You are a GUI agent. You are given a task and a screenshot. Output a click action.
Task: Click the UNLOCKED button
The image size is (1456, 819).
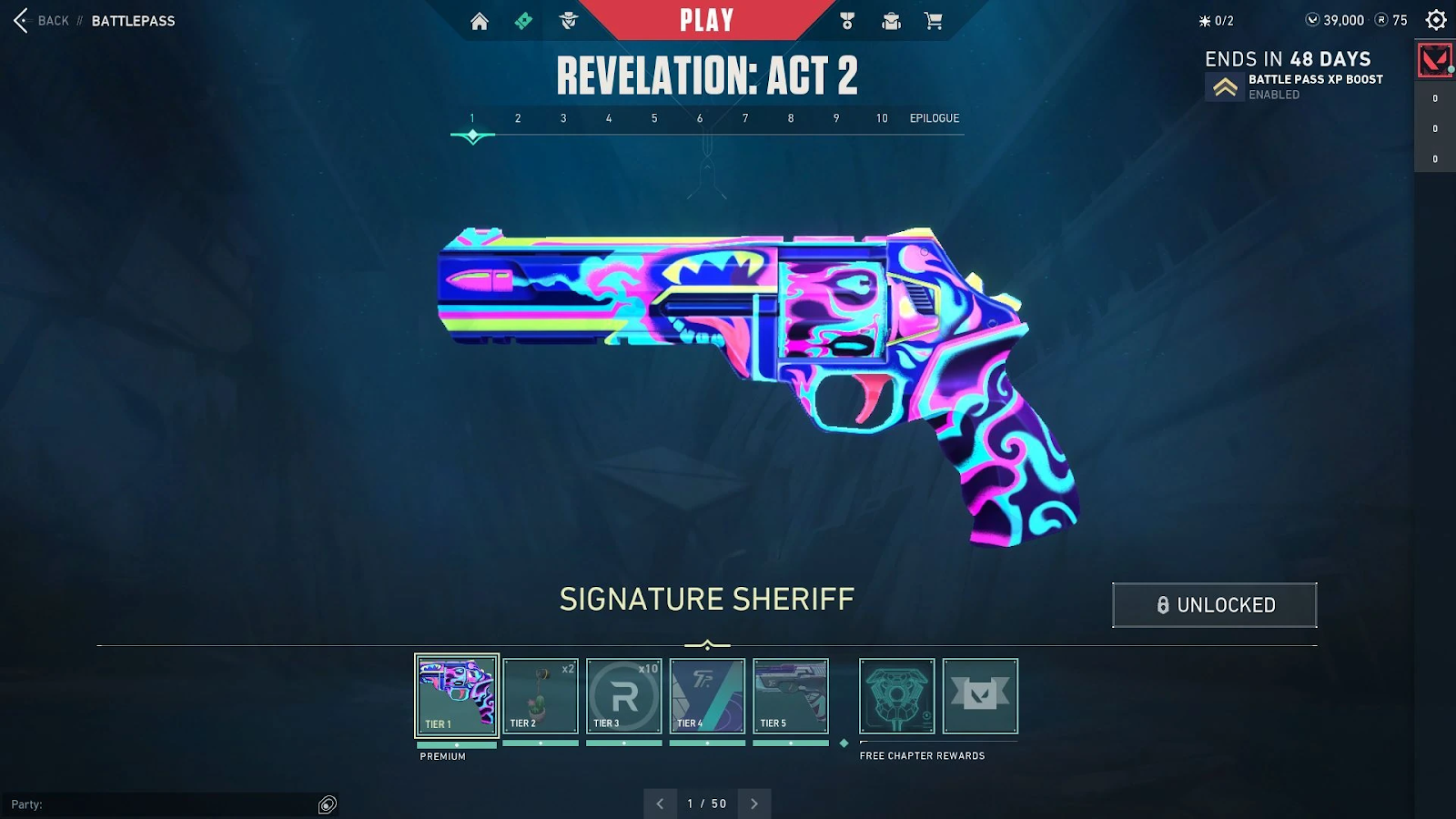click(x=1214, y=605)
